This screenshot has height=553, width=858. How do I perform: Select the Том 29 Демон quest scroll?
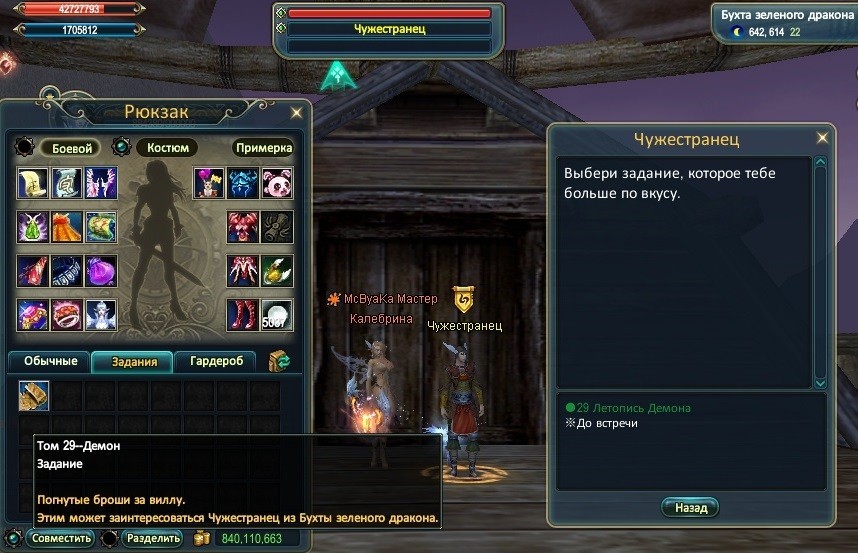[x=34, y=396]
